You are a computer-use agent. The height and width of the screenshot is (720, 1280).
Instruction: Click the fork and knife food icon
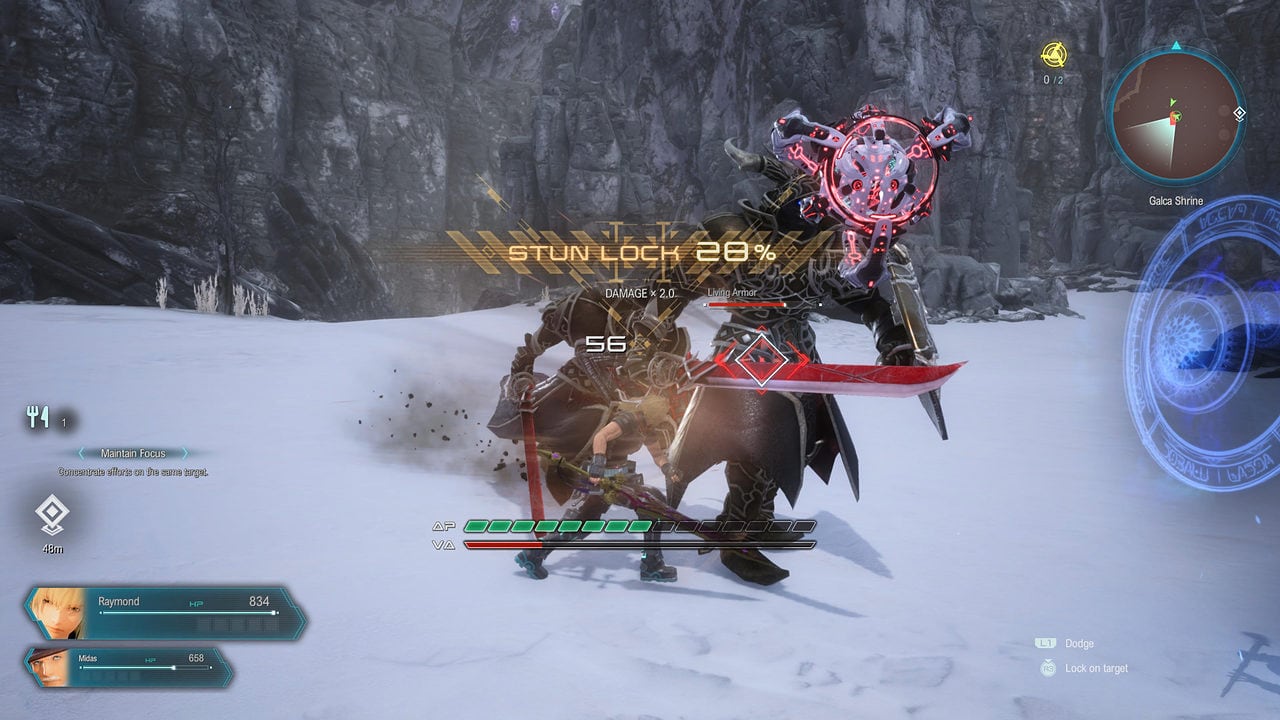click(39, 418)
